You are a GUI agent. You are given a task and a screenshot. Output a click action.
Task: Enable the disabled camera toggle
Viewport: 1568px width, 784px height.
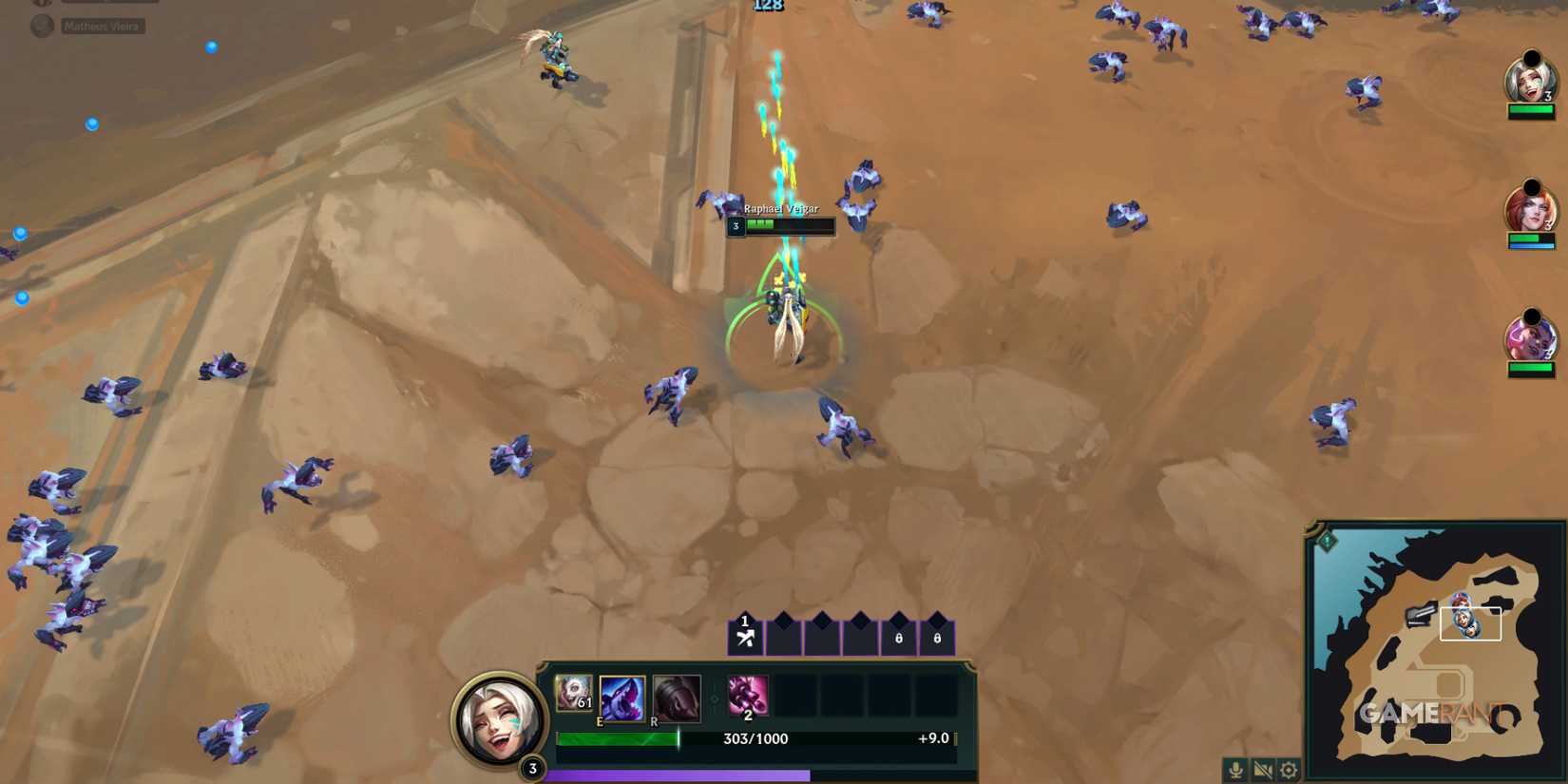pos(1261,770)
